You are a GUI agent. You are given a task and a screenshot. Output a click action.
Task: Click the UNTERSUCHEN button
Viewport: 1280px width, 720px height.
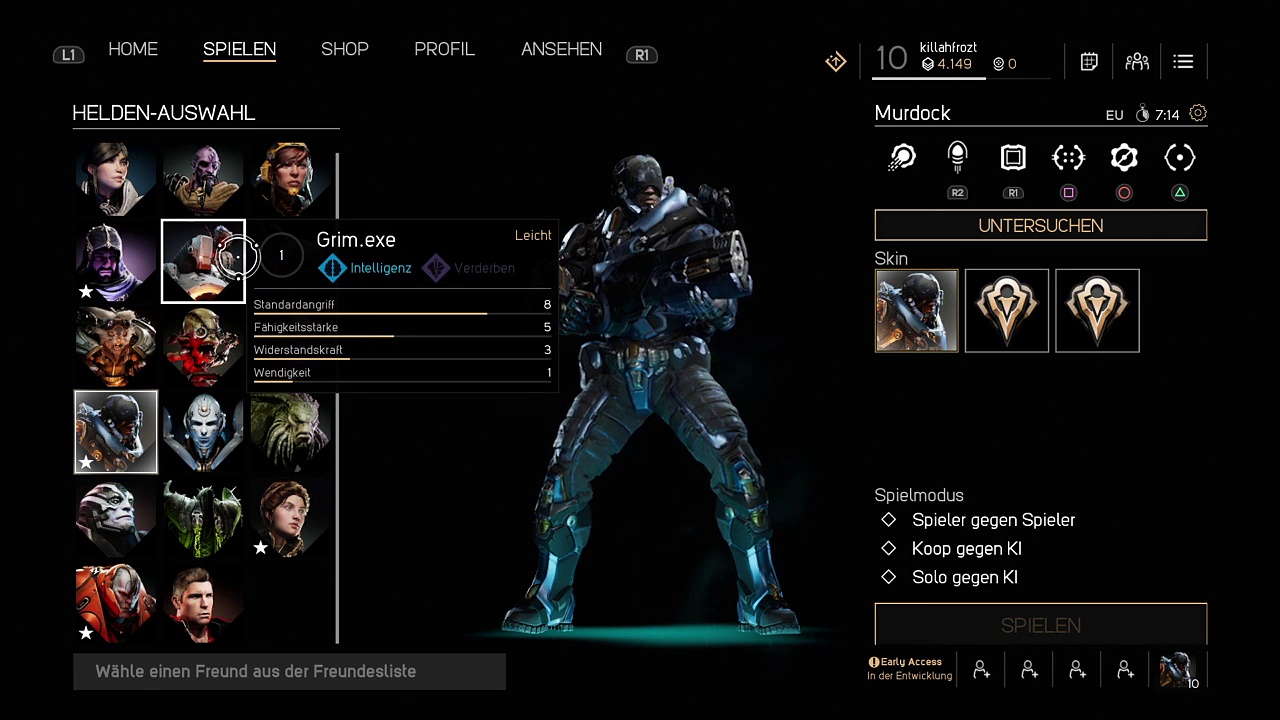click(x=1040, y=226)
